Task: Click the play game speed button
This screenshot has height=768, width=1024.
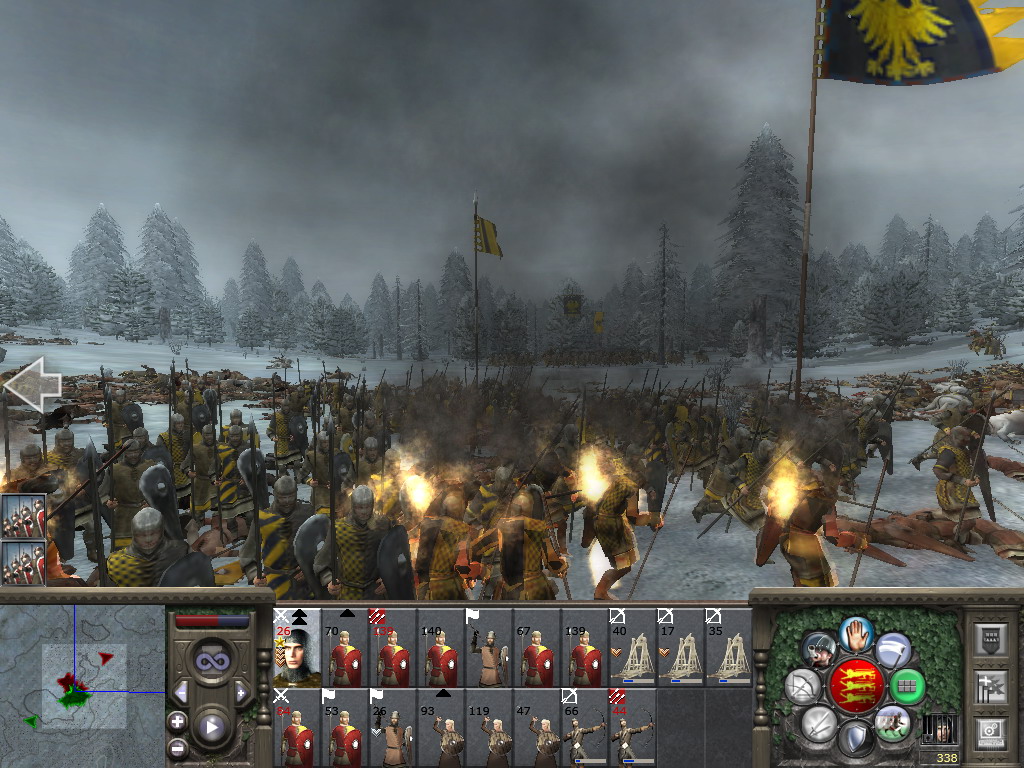Action: [212, 727]
